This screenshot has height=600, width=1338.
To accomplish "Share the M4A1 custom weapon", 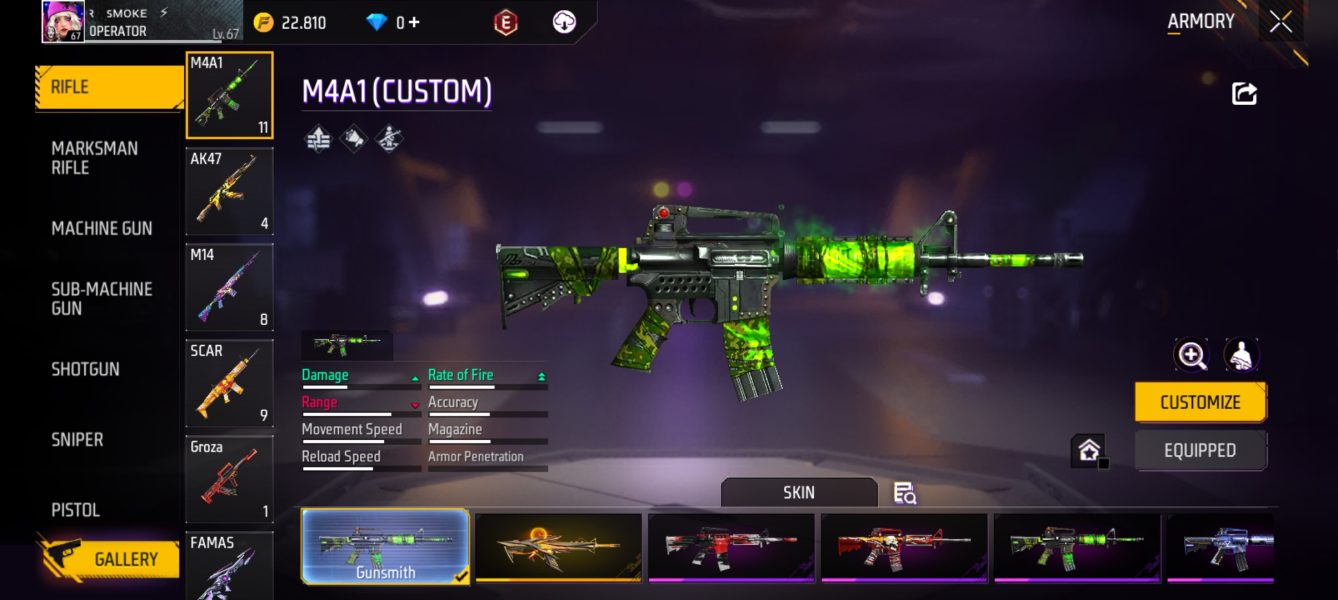I will pos(1244,94).
